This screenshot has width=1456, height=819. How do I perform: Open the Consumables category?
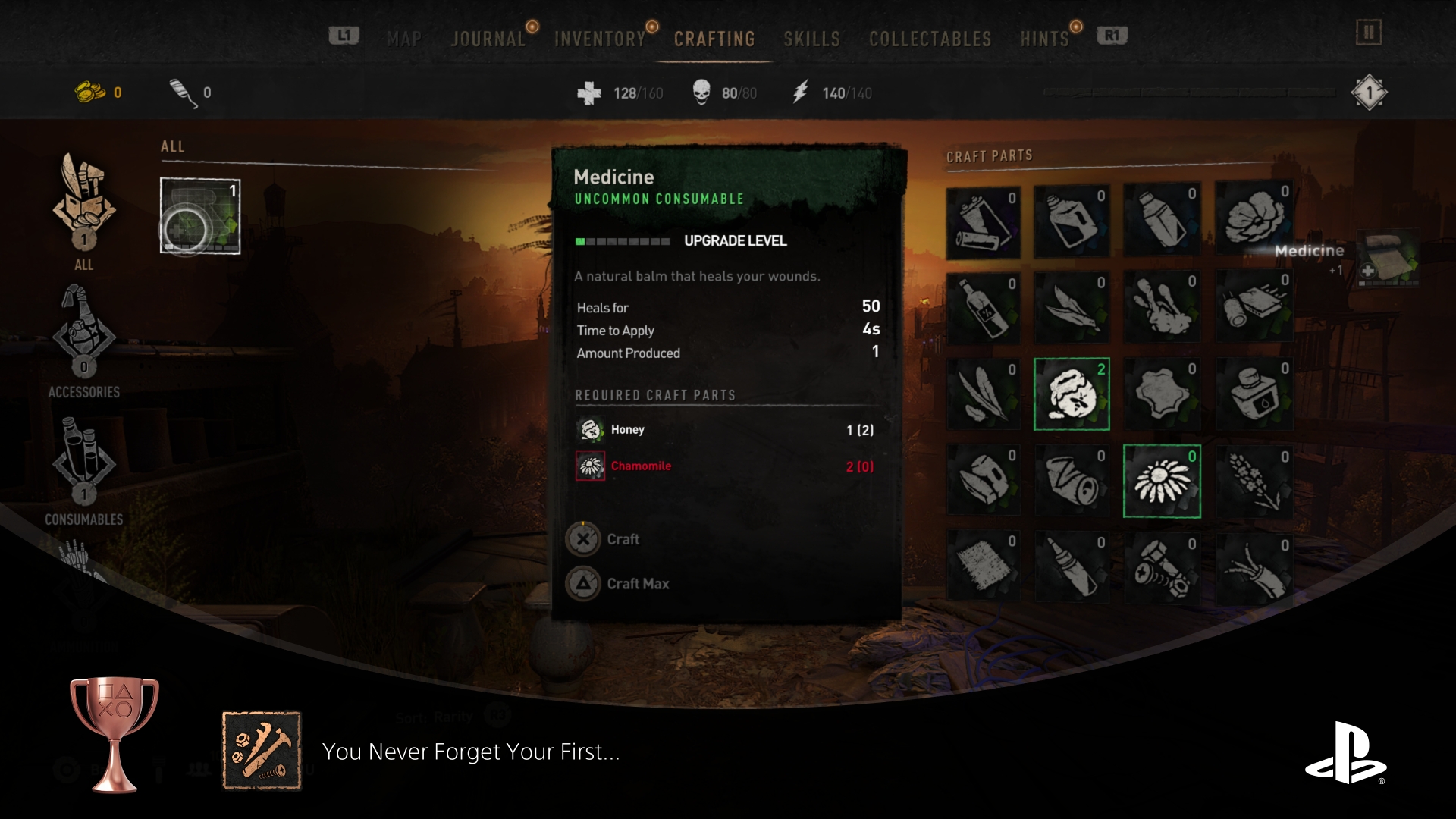click(x=84, y=470)
